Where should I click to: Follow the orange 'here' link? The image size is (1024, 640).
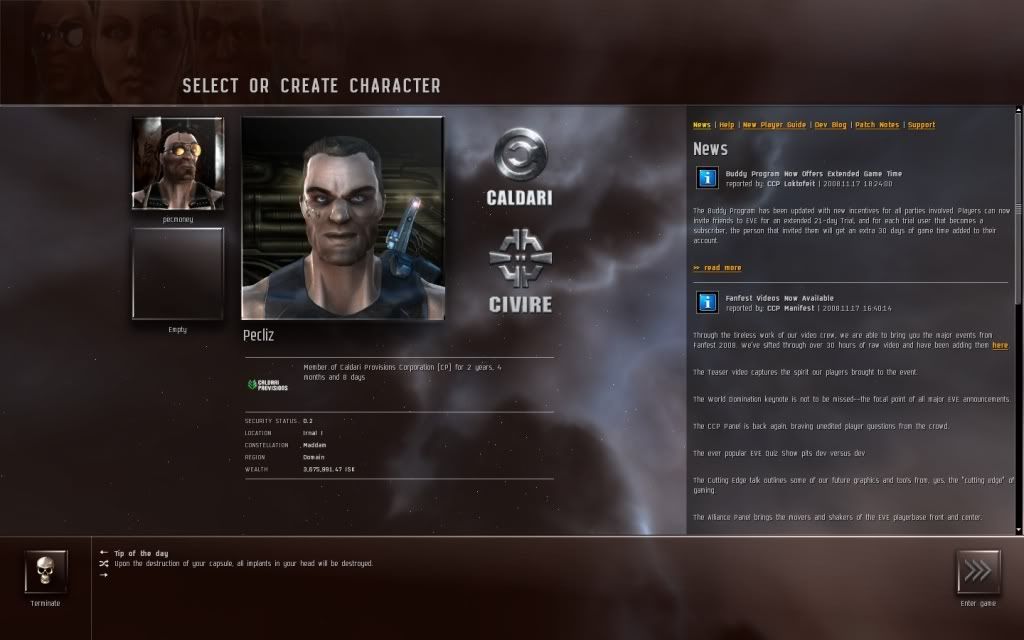1000,345
